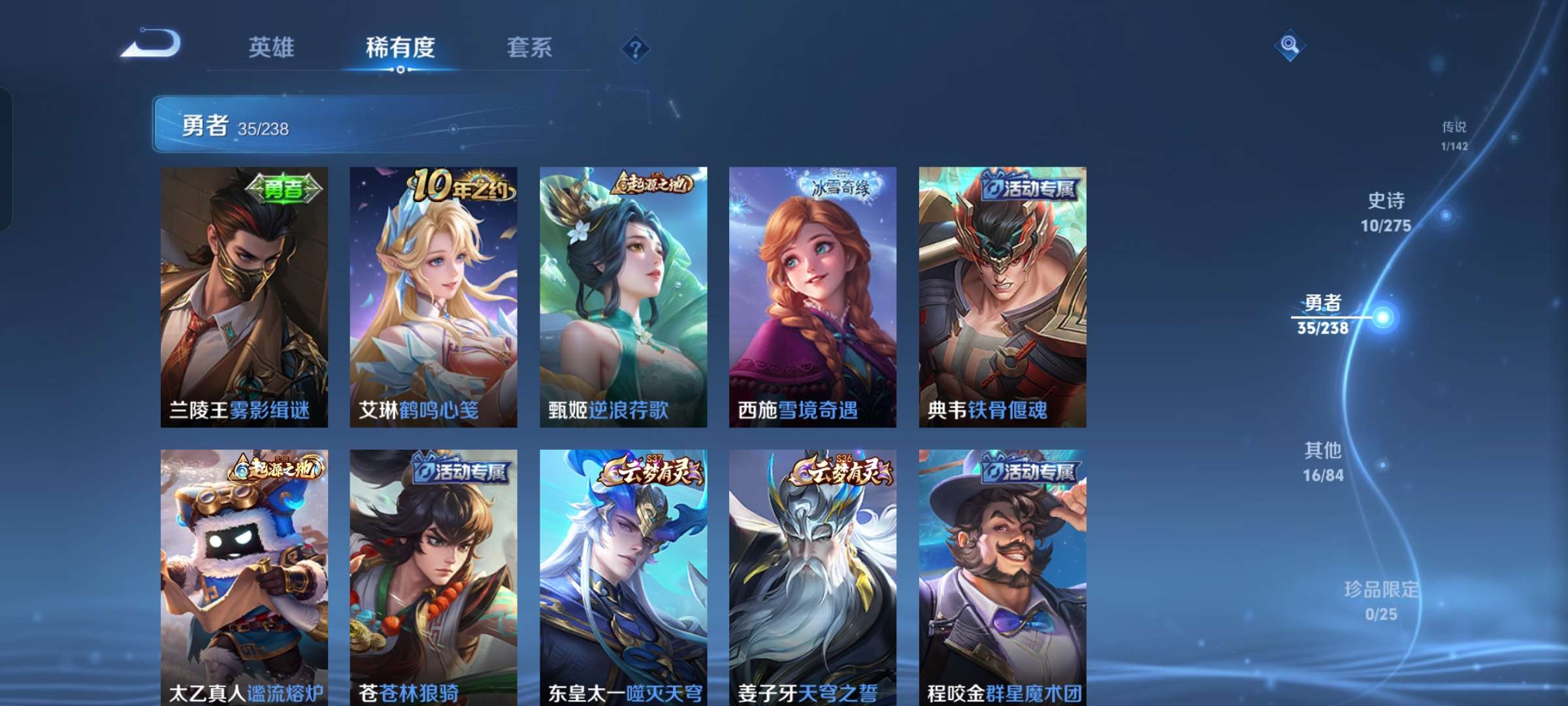Select the 传说 rarity in the sidebar

1453,135
